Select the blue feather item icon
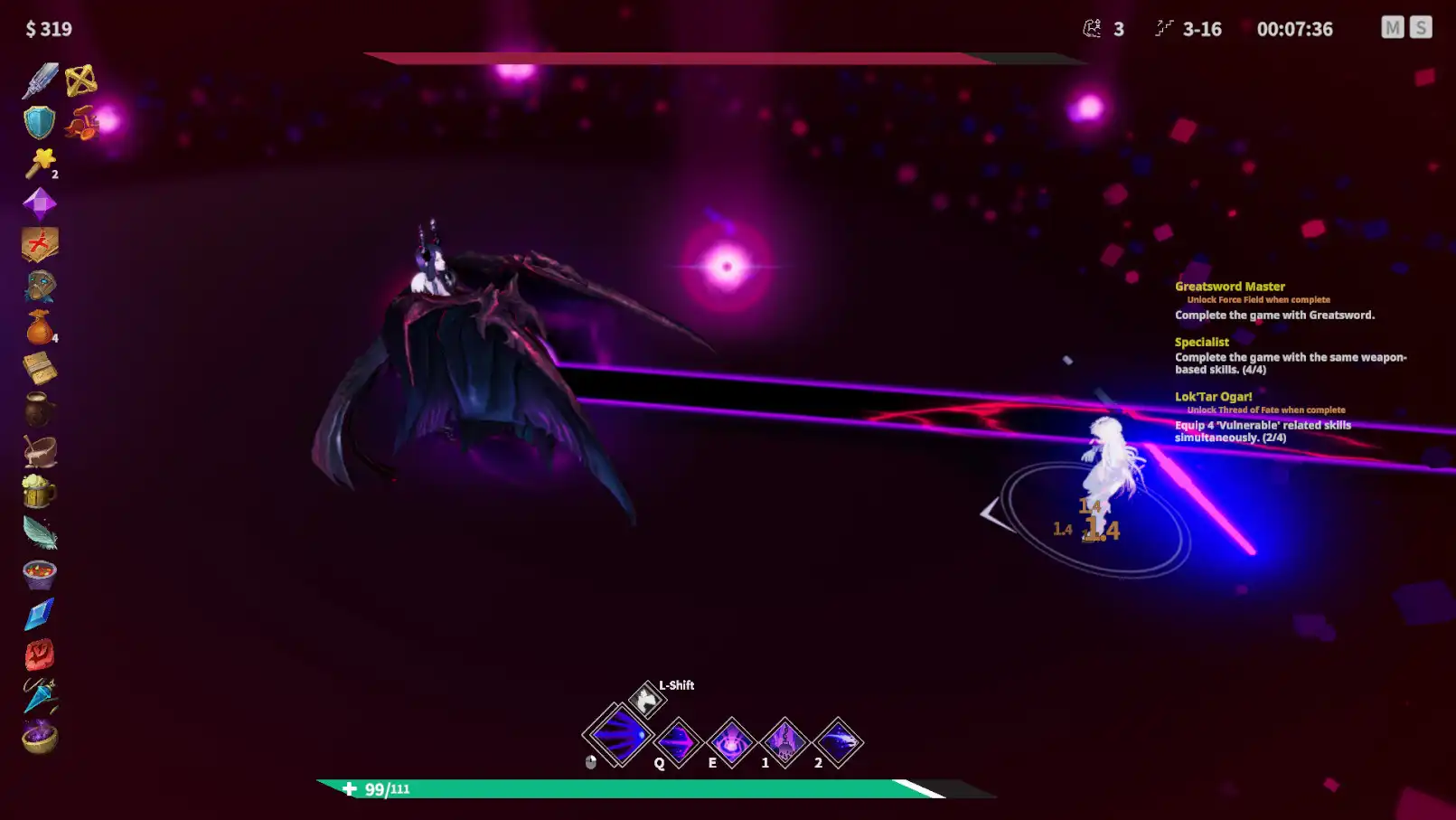1456x820 pixels. [38, 533]
